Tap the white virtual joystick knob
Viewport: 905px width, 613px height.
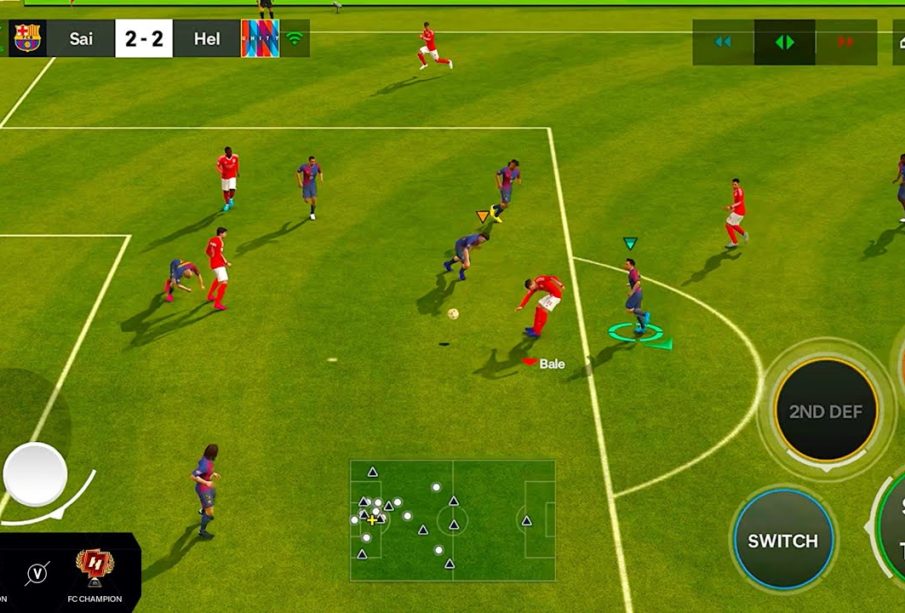pos(36,474)
